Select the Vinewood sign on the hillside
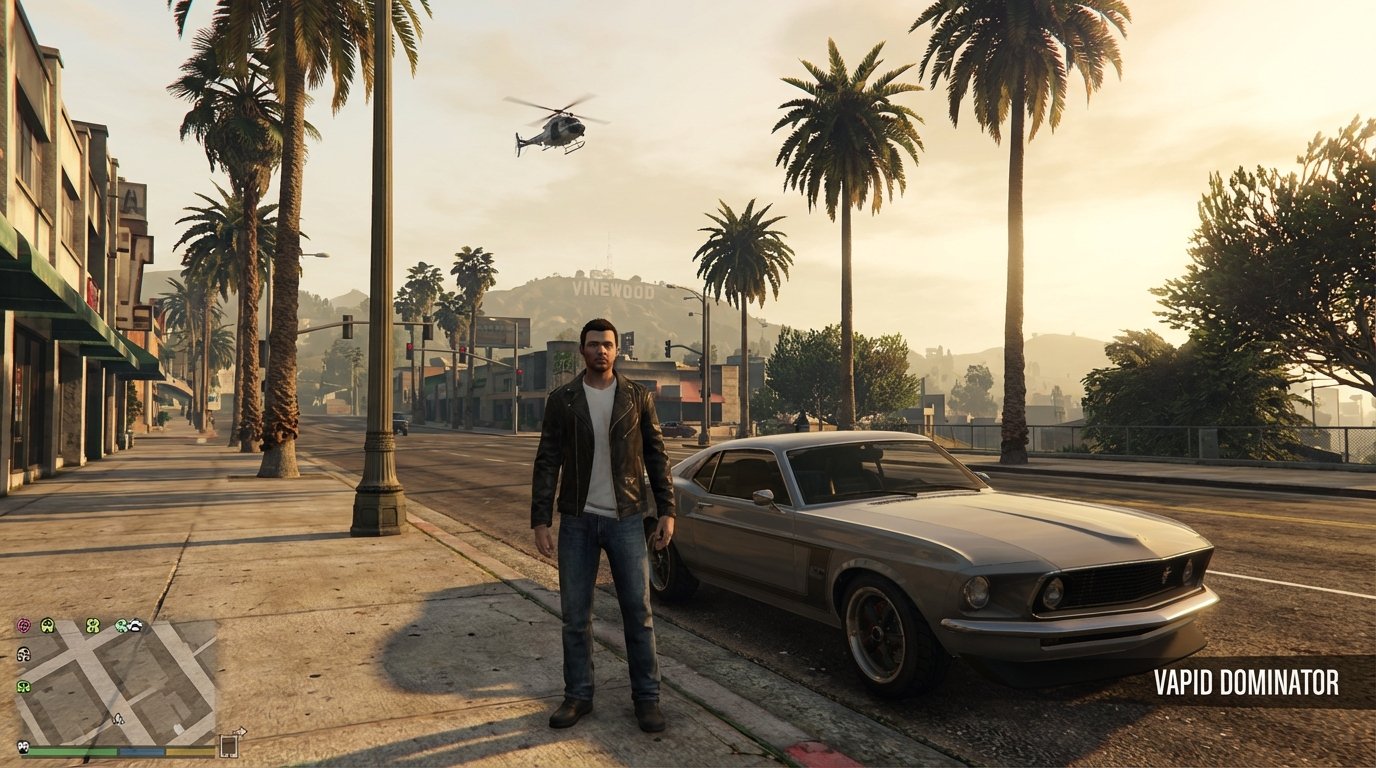1376x768 pixels. [x=612, y=290]
